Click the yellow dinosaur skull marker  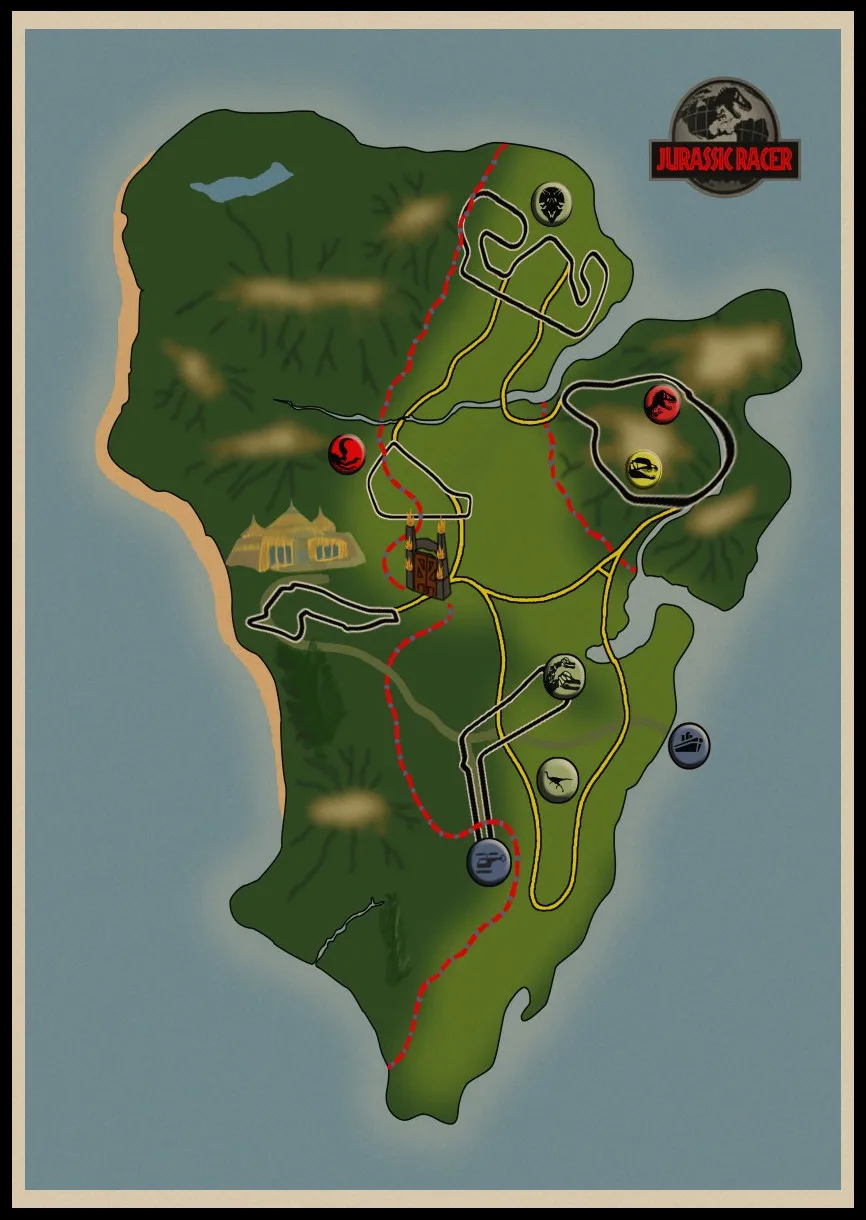pos(644,467)
